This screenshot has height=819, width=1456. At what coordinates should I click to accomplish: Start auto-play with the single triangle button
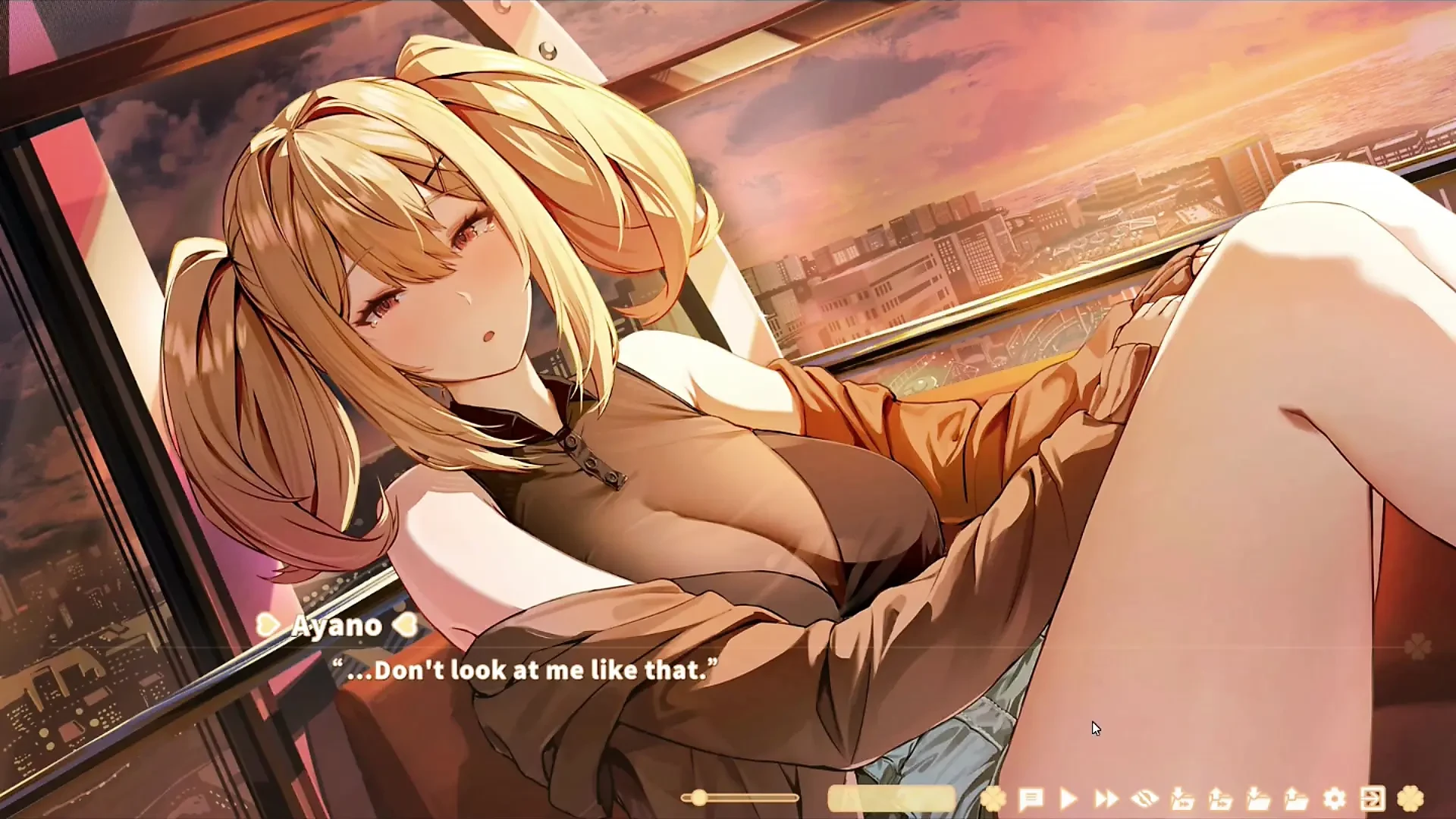[x=1068, y=799]
